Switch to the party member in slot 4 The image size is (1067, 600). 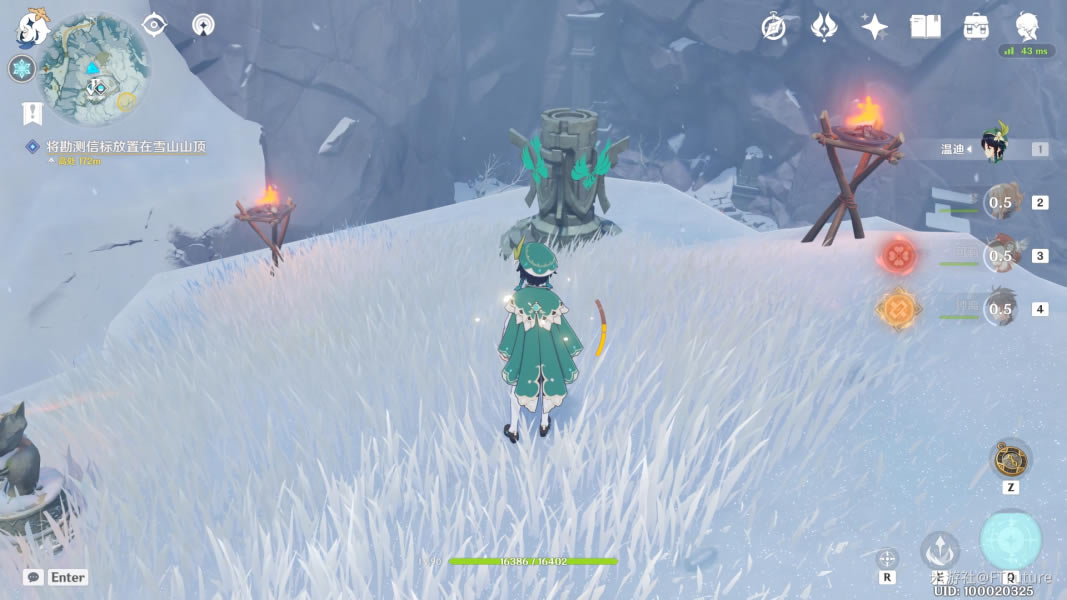point(1000,309)
